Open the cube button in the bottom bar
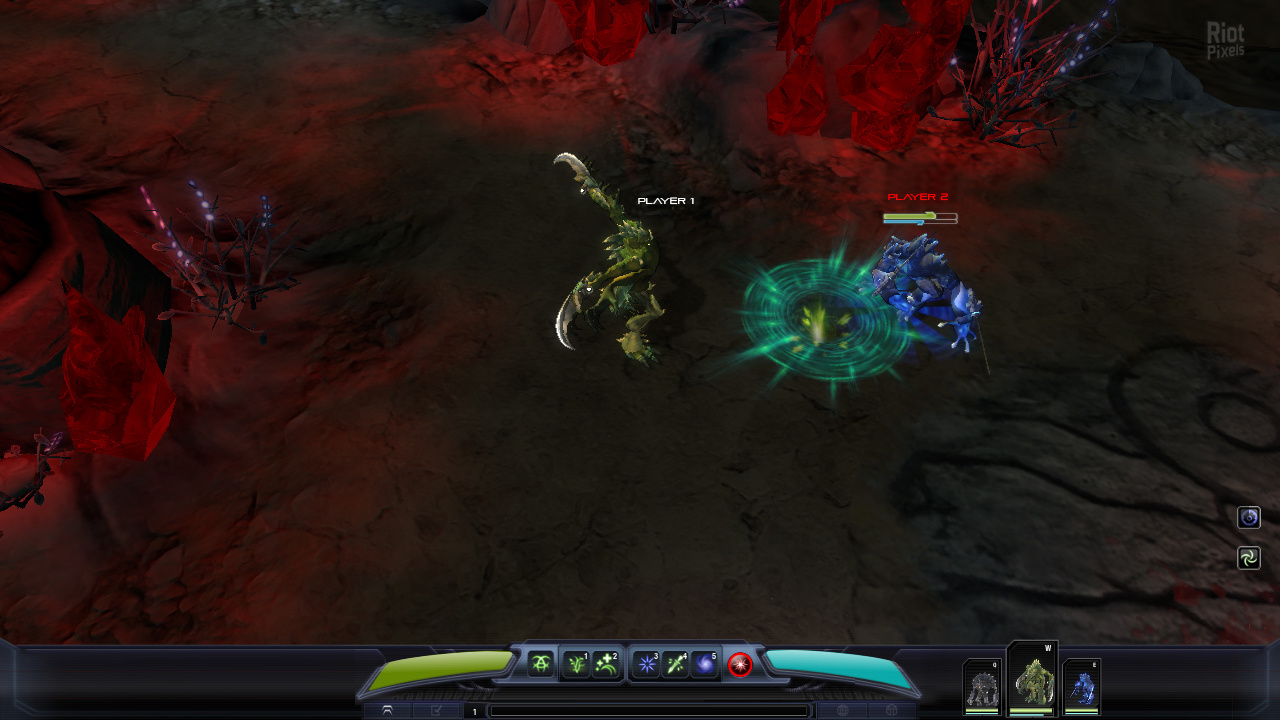The width and height of the screenshot is (1280, 720). (x=890, y=710)
